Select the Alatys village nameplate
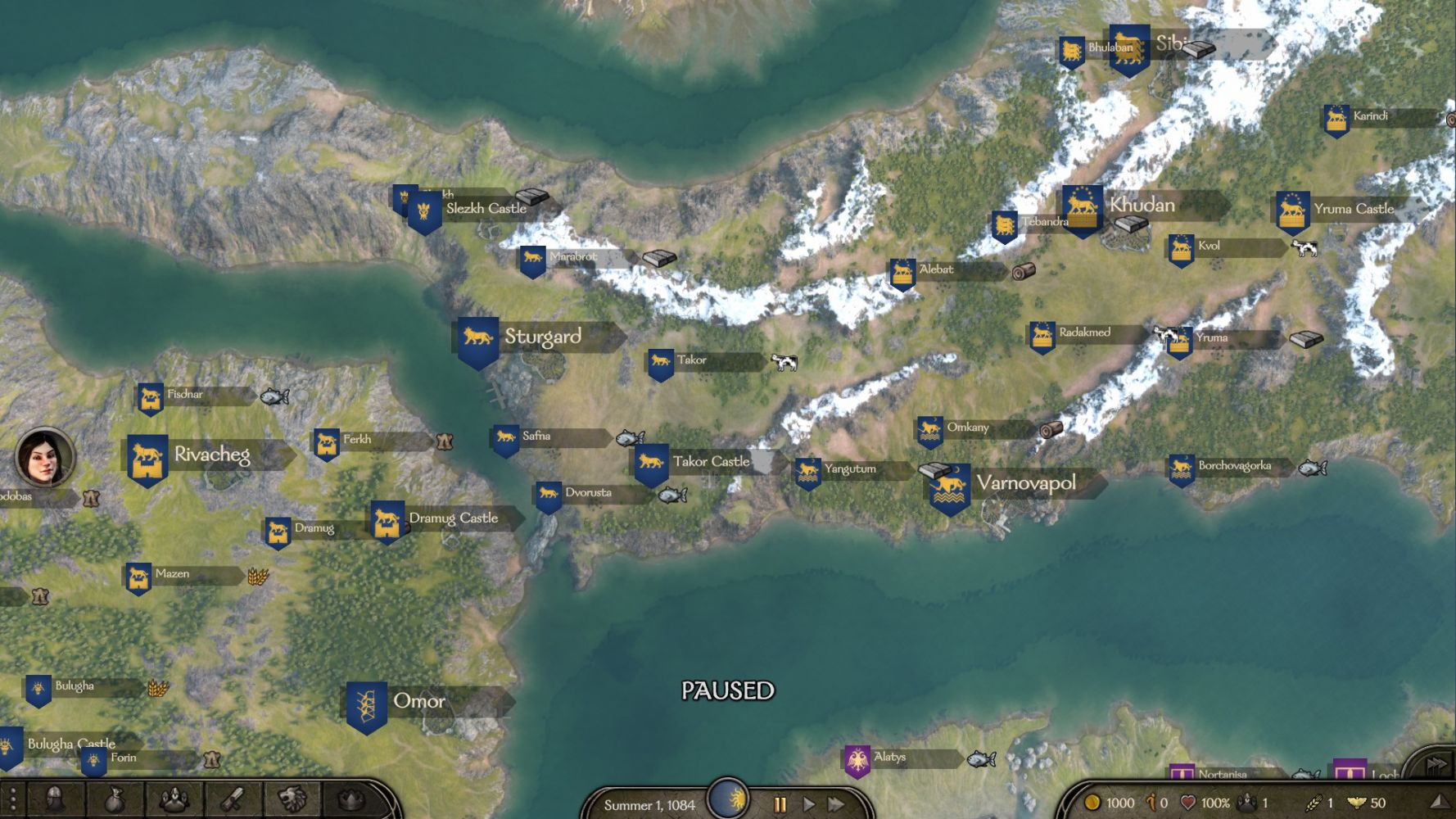 click(889, 758)
